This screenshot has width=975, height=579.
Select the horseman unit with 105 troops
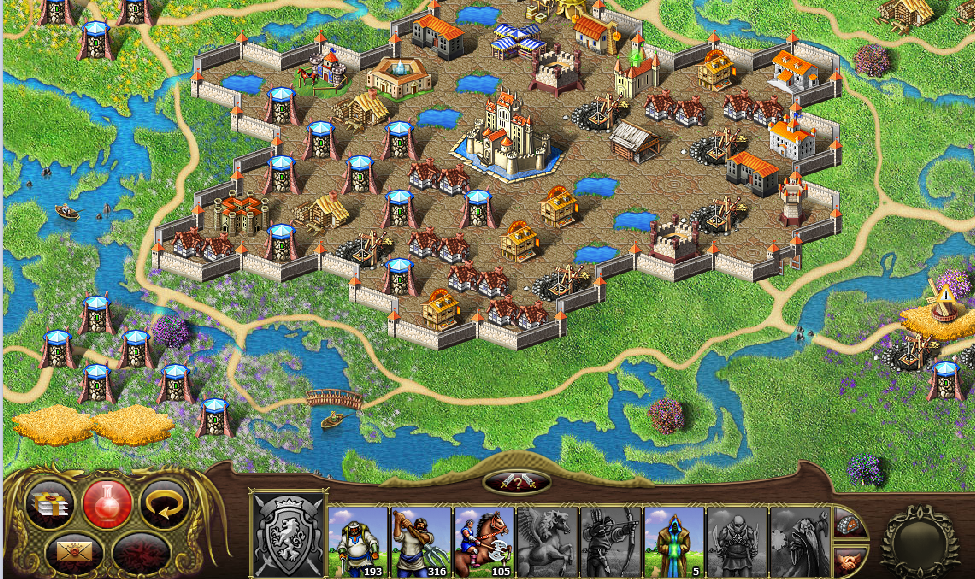click(x=485, y=542)
